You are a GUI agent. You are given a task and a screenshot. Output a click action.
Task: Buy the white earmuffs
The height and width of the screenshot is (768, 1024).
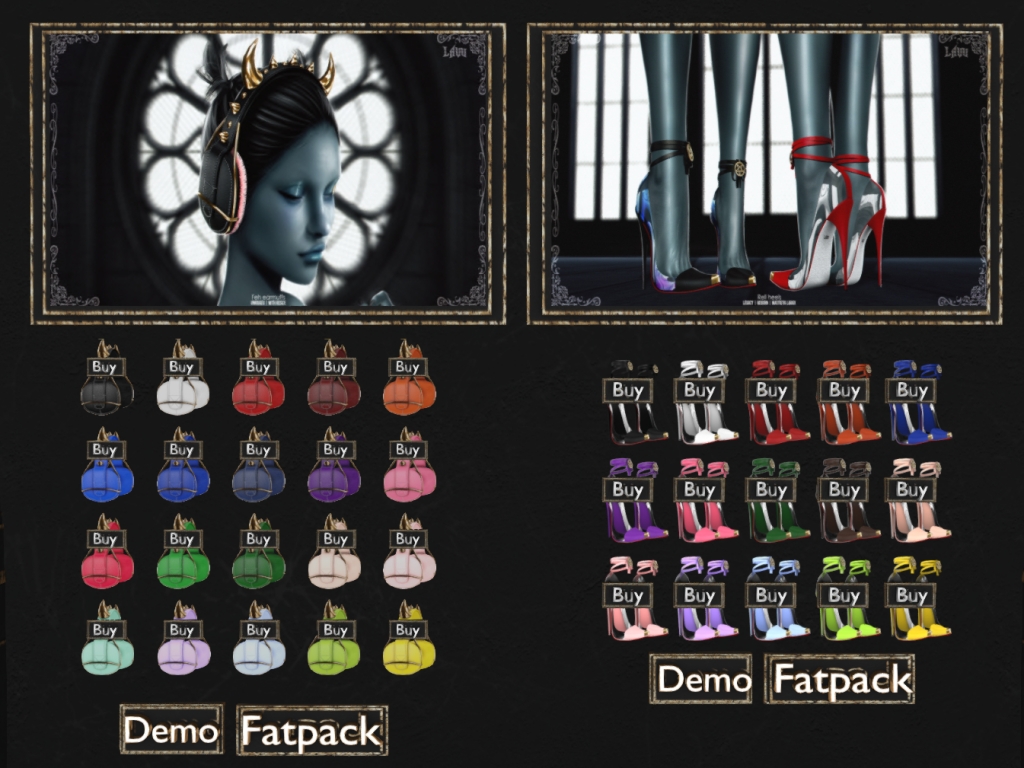(x=181, y=367)
